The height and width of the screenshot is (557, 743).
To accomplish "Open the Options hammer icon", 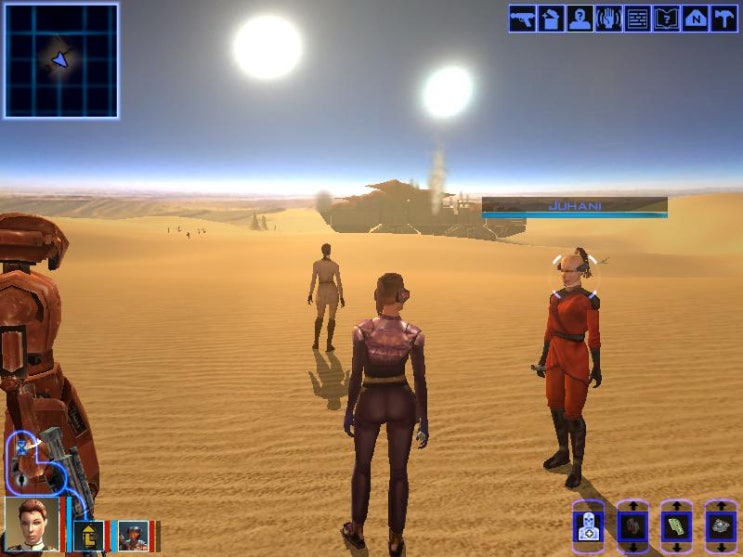I will coord(725,18).
